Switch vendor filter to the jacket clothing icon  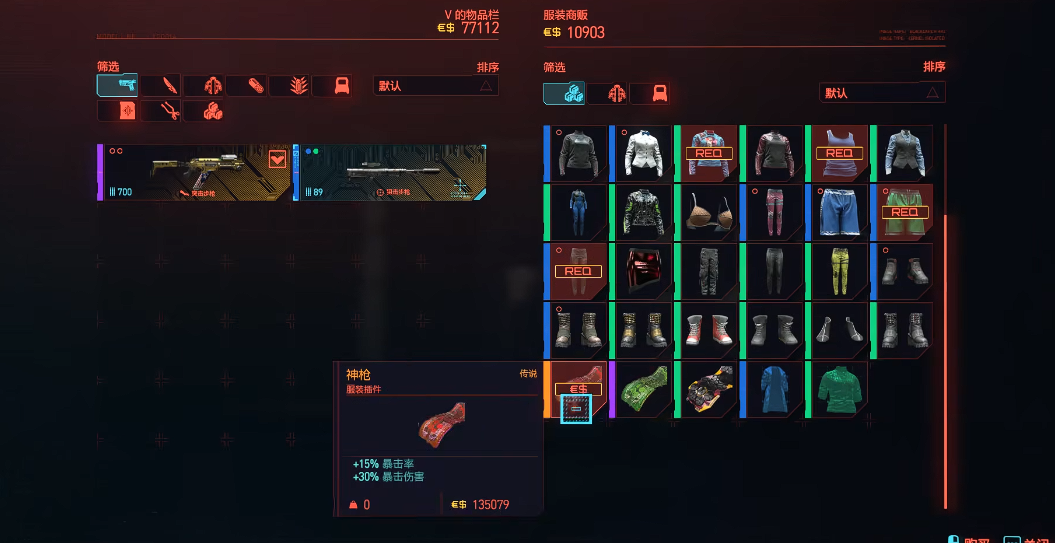click(x=607, y=93)
